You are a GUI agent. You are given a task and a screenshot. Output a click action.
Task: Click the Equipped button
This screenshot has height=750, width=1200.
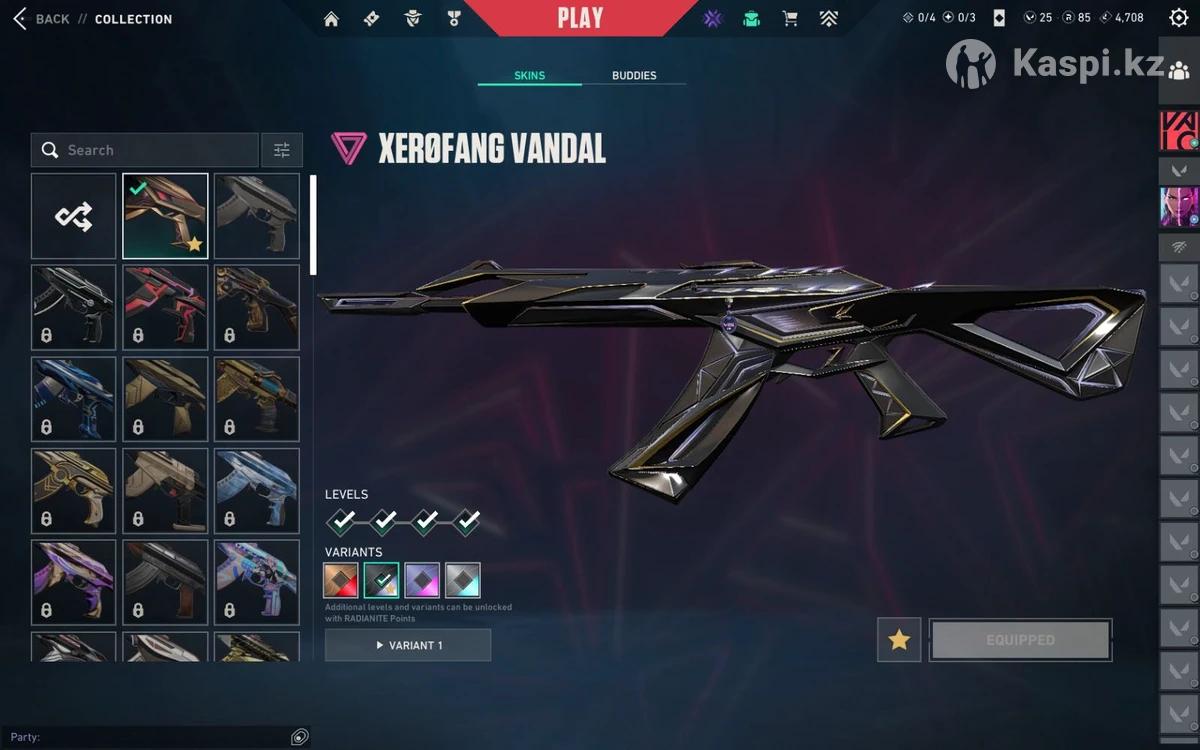click(x=1020, y=640)
